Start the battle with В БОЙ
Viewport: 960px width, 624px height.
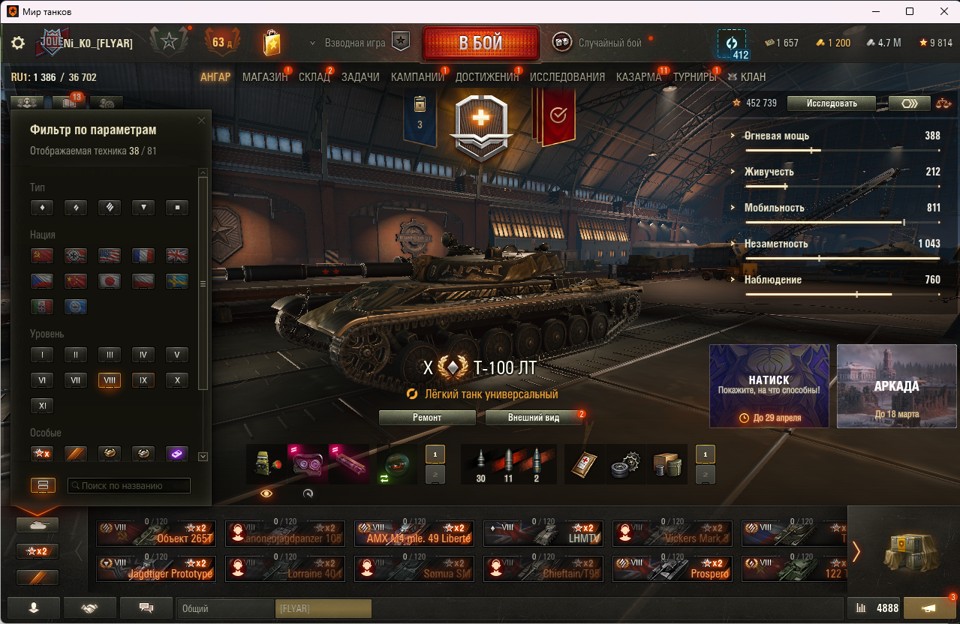pos(480,44)
